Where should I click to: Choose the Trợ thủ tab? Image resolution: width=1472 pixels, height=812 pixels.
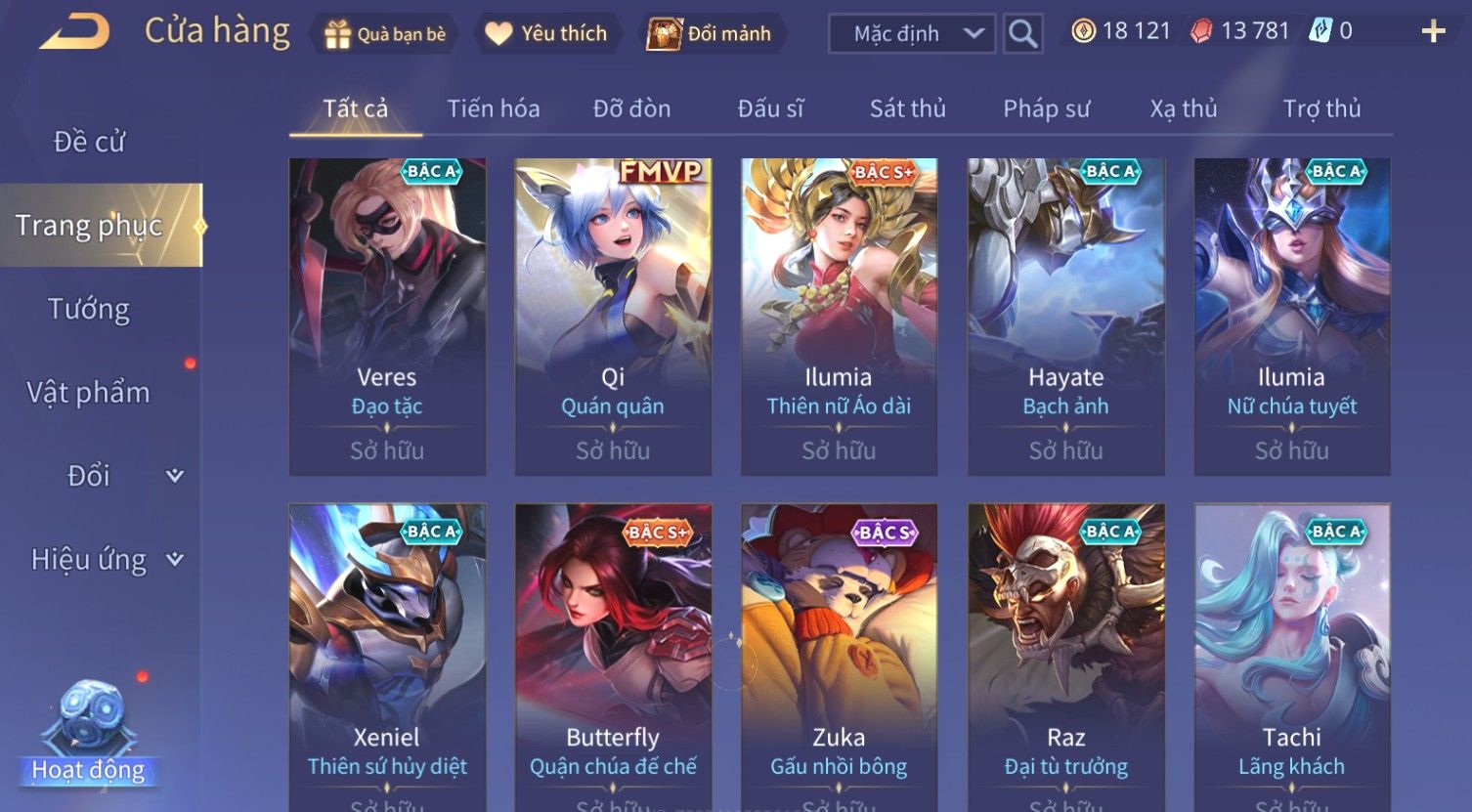pyautogui.click(x=1321, y=108)
